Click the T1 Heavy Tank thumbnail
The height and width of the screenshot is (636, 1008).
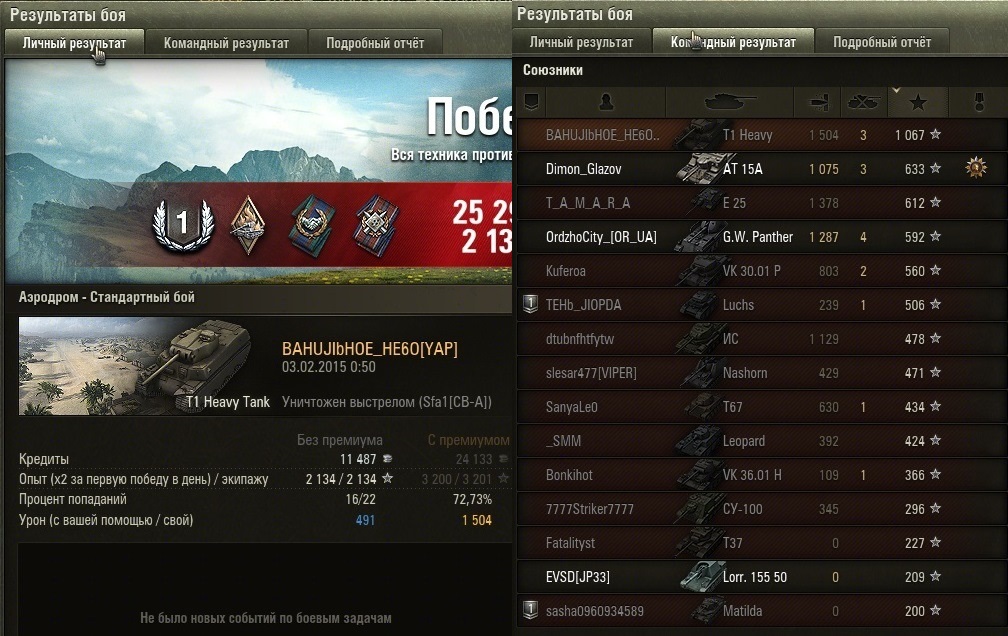coord(136,366)
